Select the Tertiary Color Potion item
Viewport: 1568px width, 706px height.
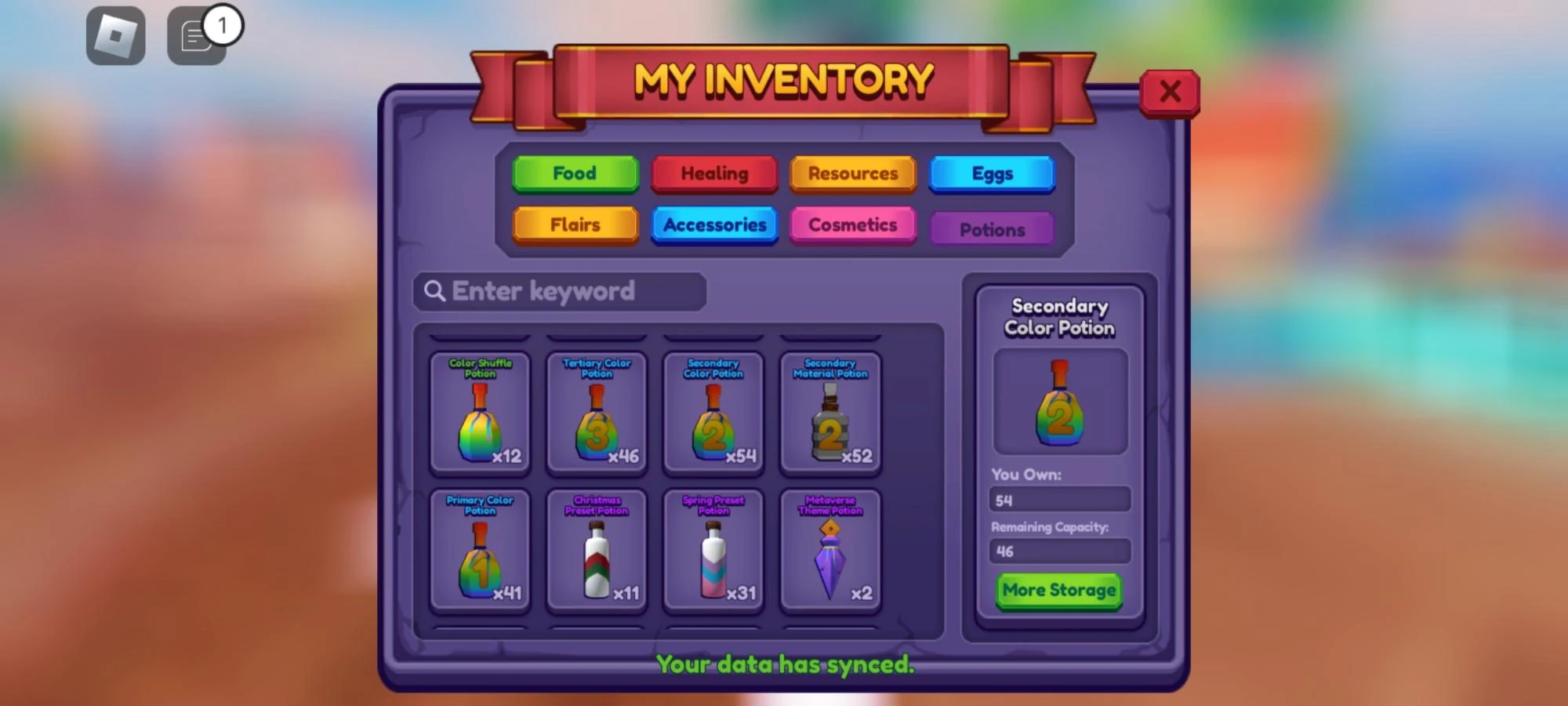pyautogui.click(x=597, y=416)
